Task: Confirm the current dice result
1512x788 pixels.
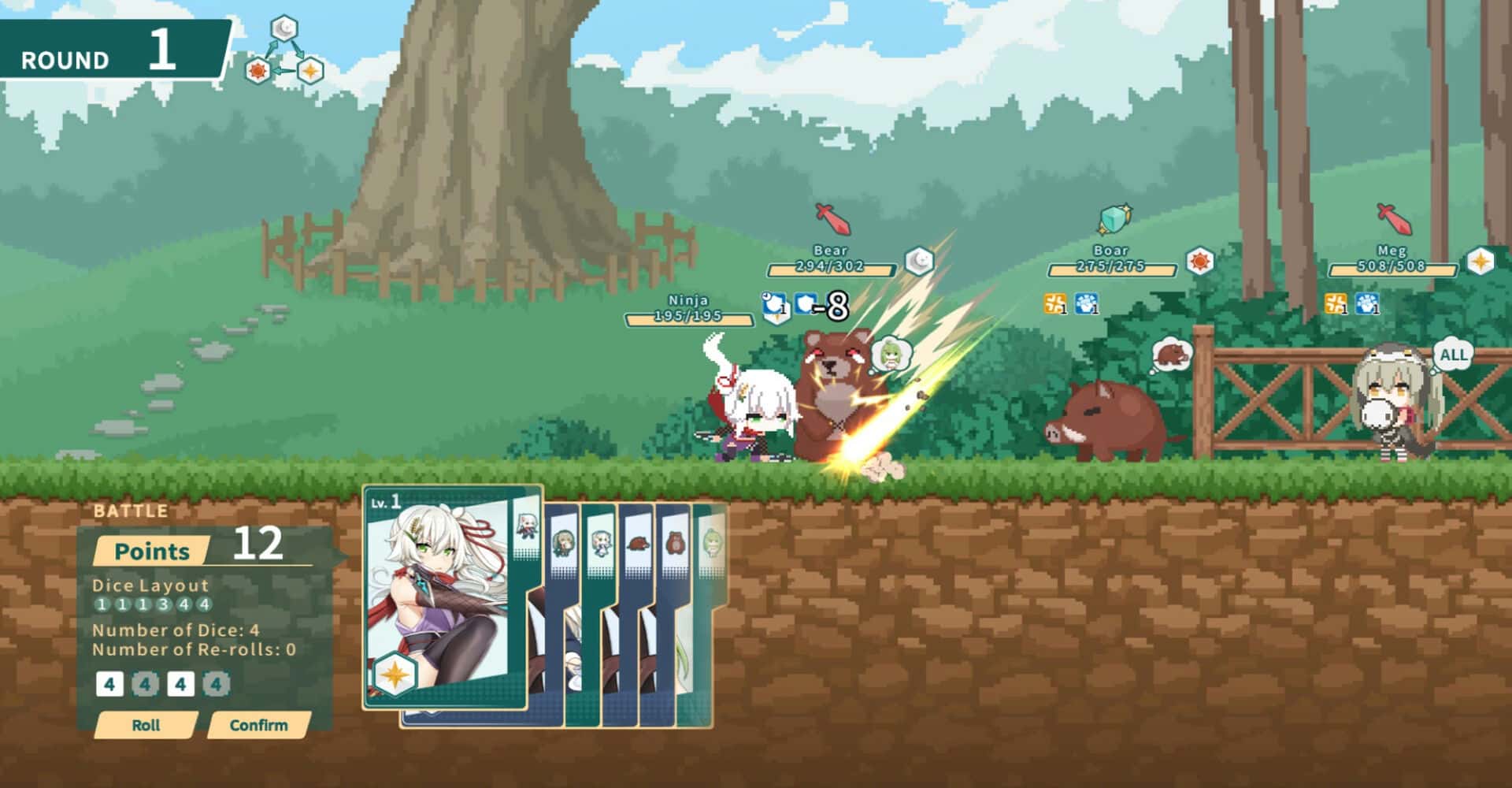Action: (x=258, y=725)
